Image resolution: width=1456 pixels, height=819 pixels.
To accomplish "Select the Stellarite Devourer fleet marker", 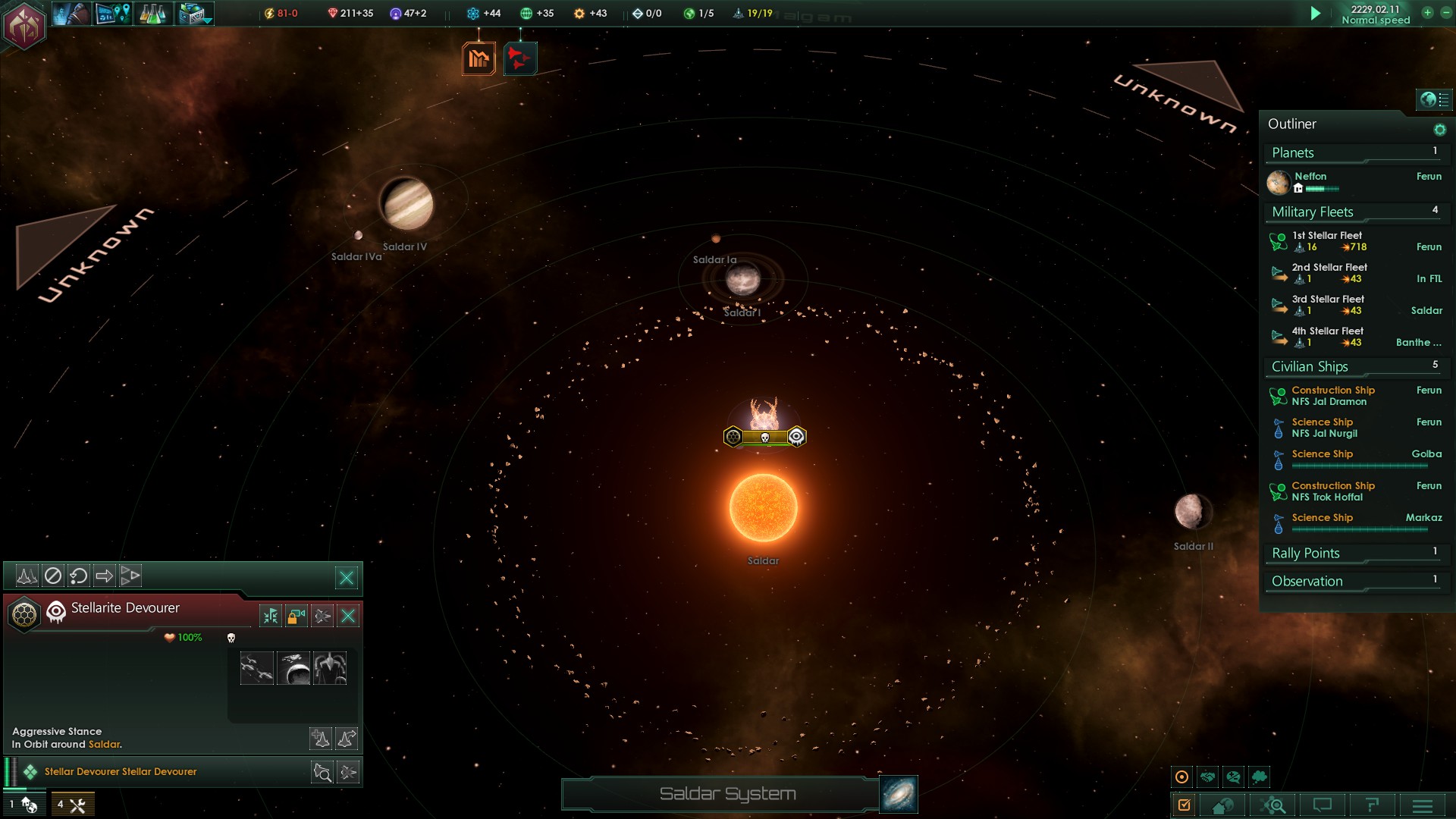I will (x=764, y=437).
